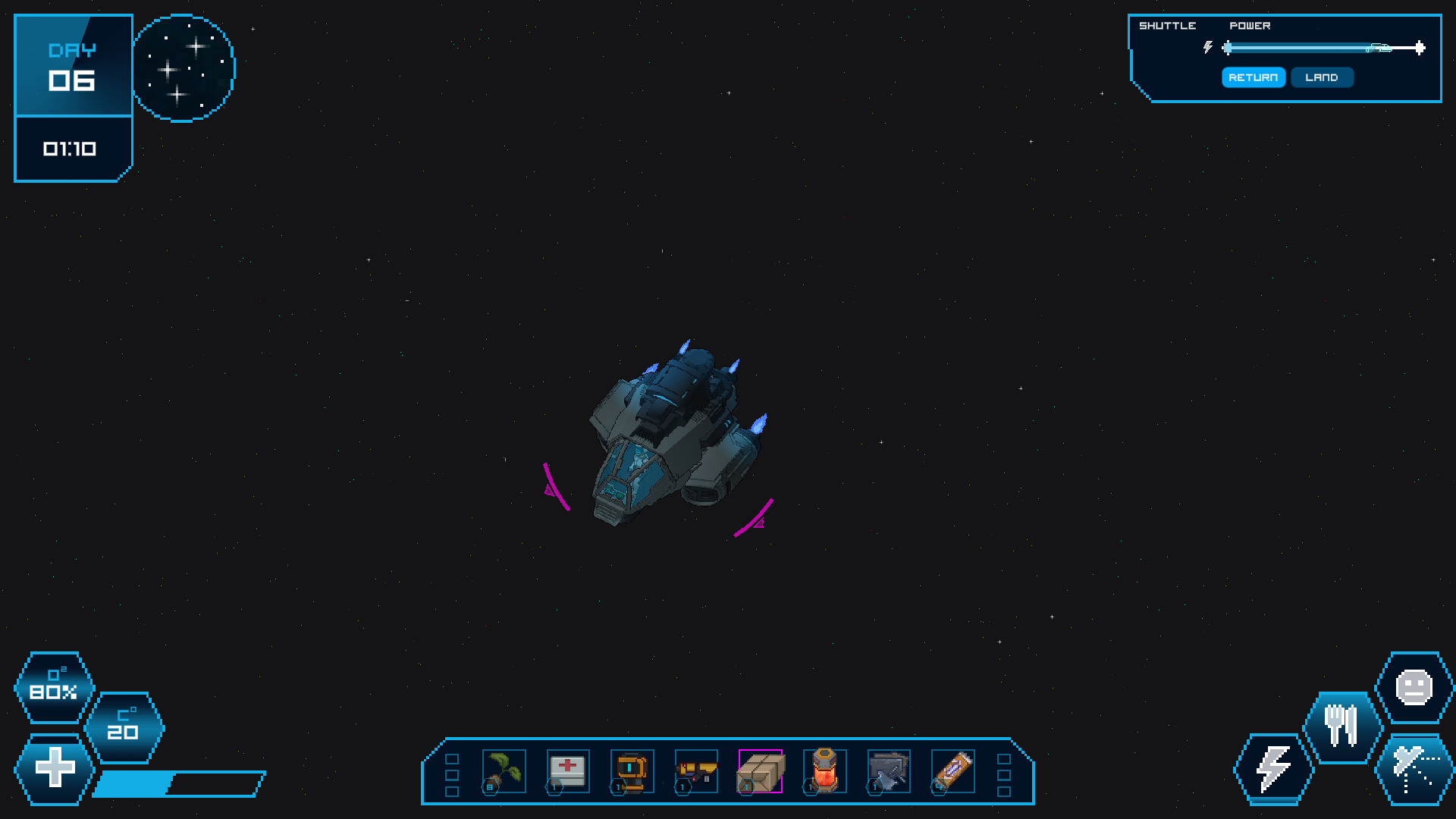The image size is (1456, 819).
Task: Select the ration bar in the hotbar
Action: click(952, 770)
